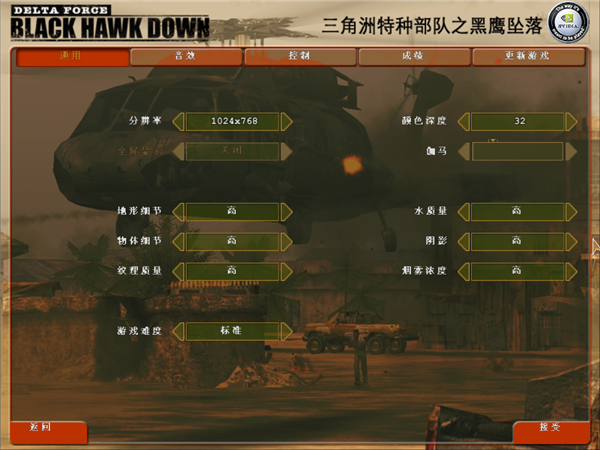Click right arrow of 阴影 shadows setting
Screen dimensions: 600x450
pyautogui.click(x=571, y=241)
